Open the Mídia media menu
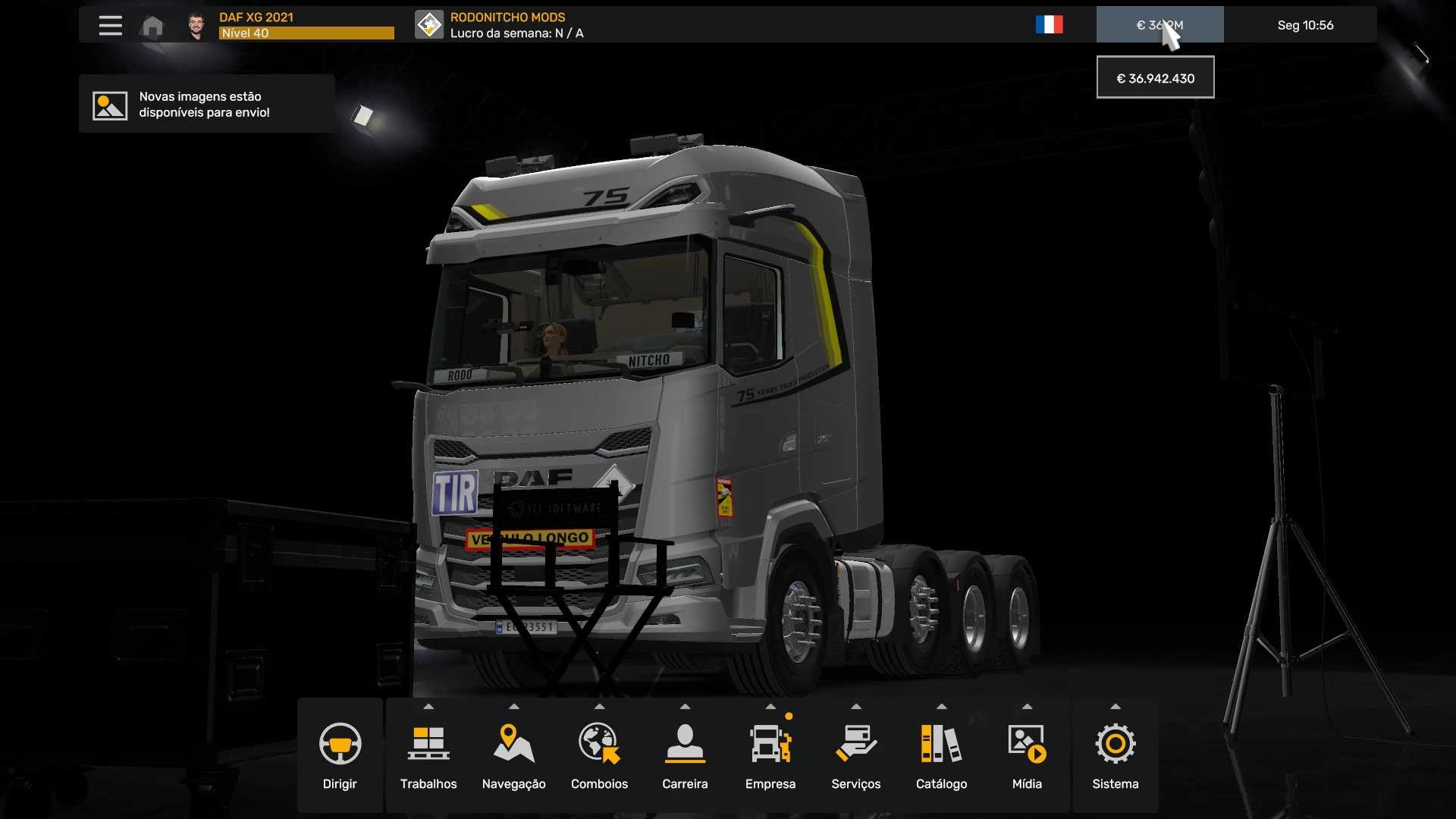 (x=1027, y=755)
